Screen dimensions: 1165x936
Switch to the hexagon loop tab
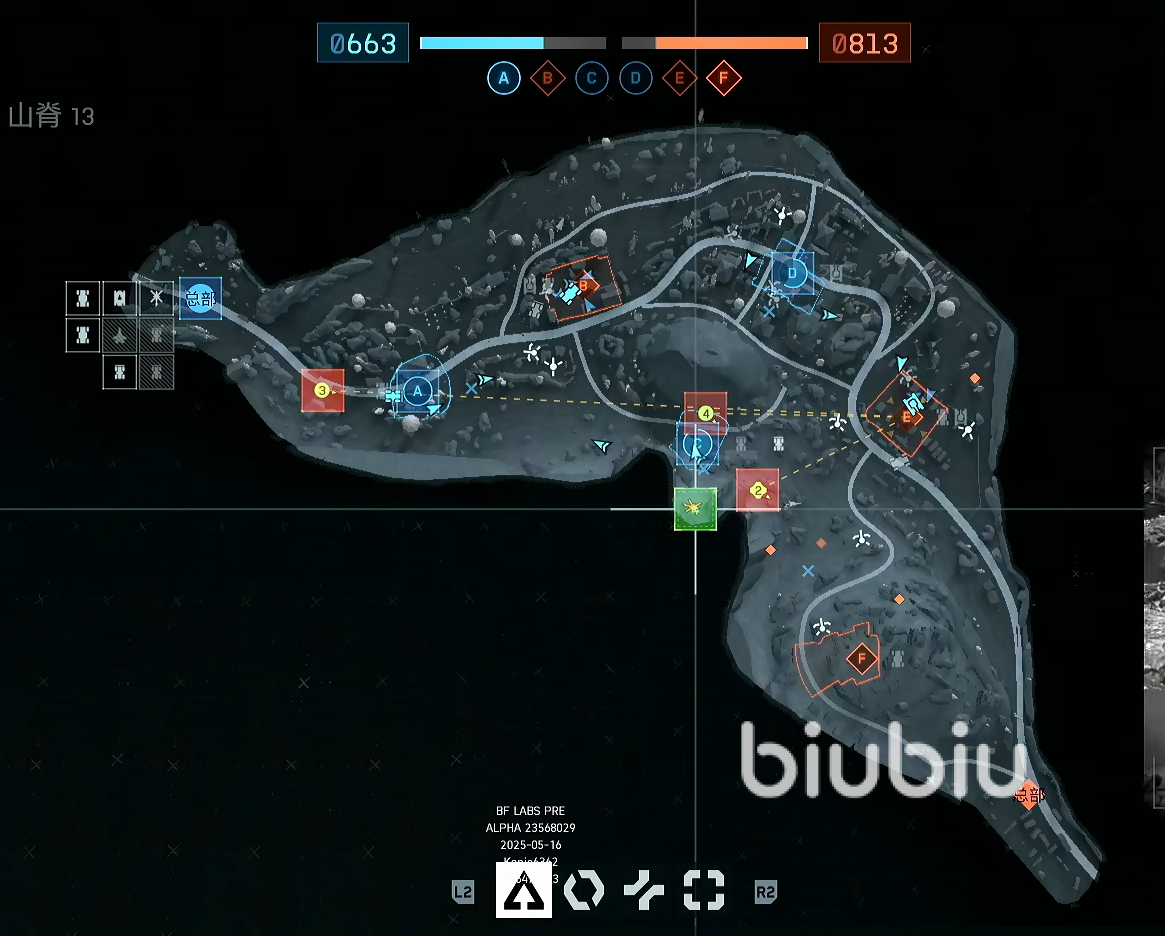click(x=584, y=889)
